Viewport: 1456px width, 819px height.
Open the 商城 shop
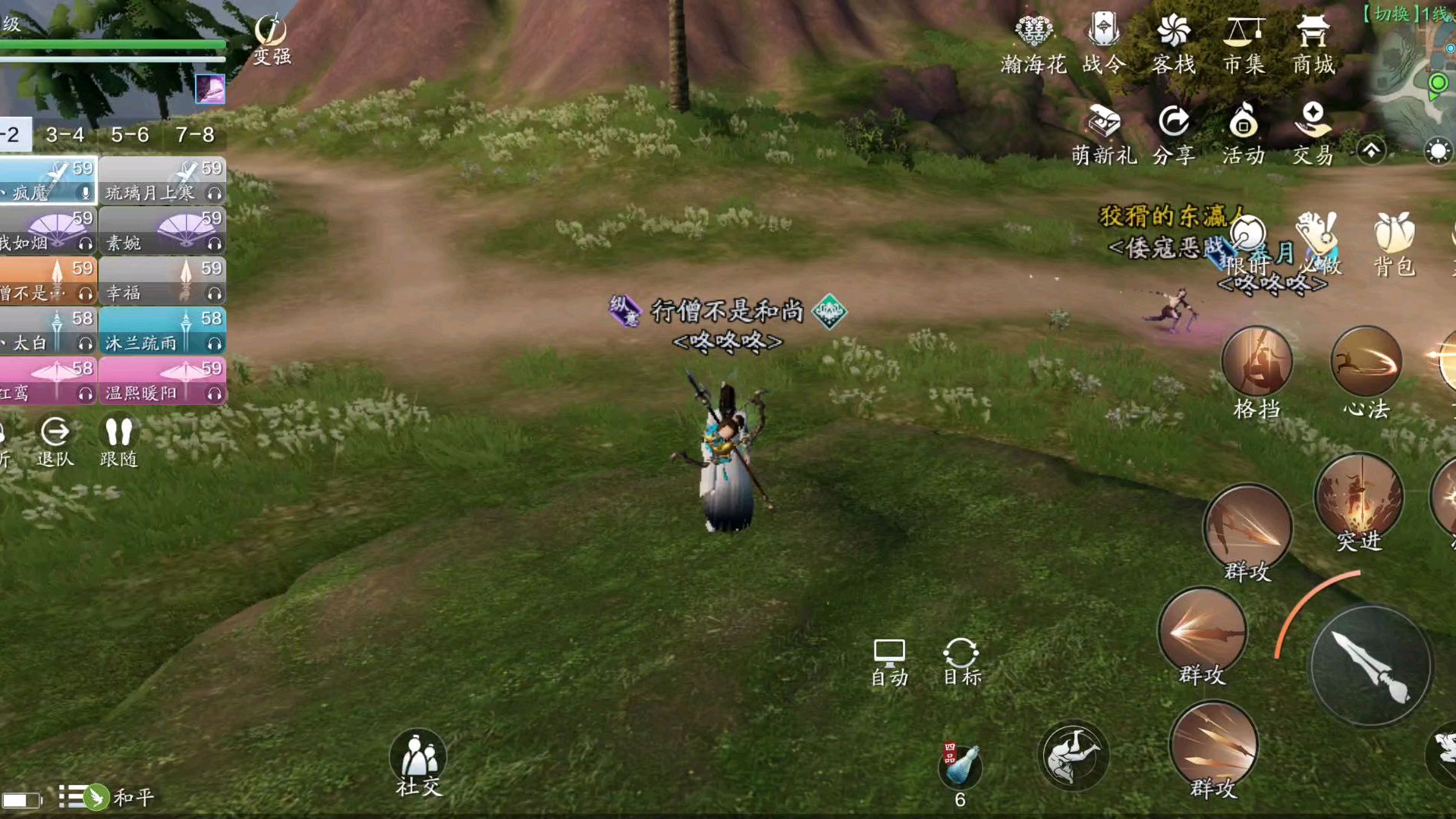[1313, 44]
